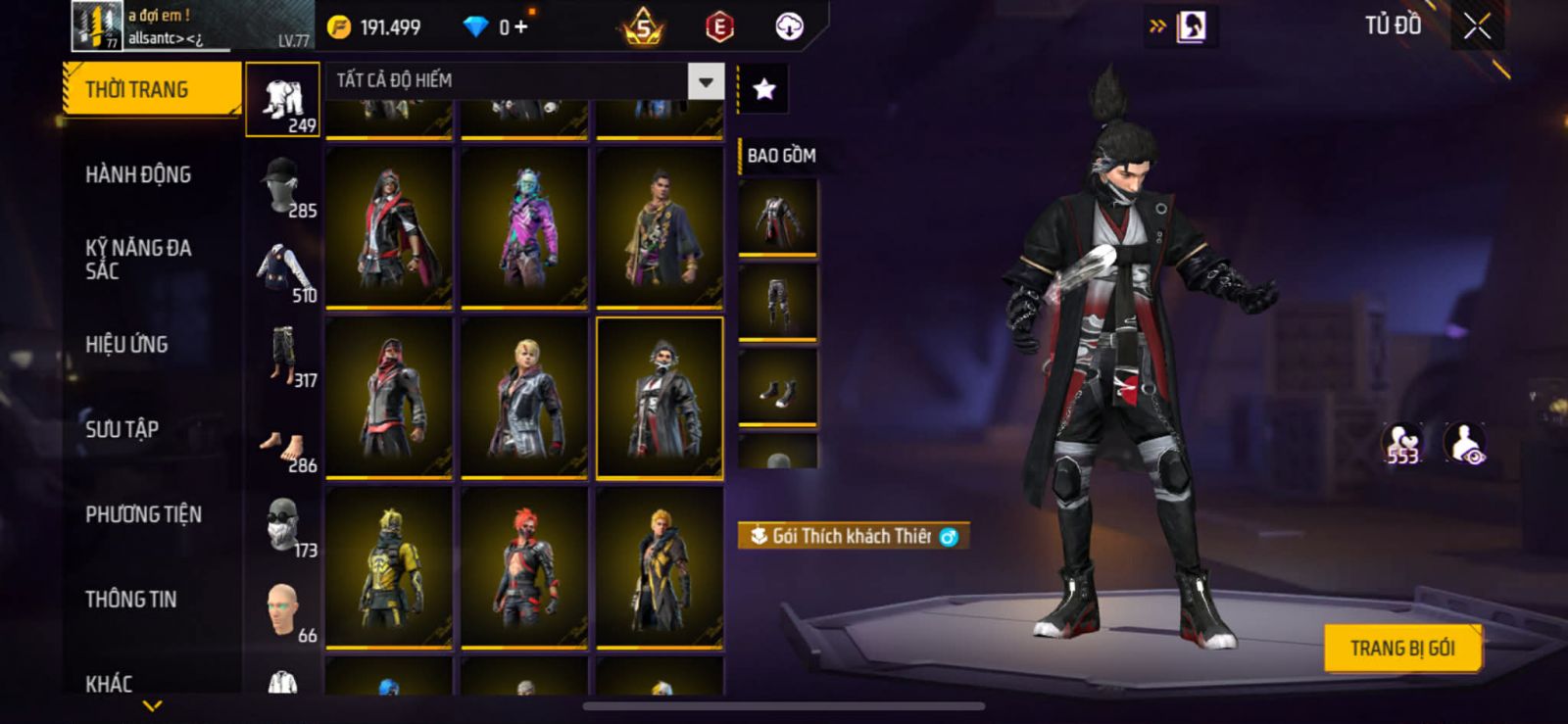Select the included pants piece thumbnail
The width and height of the screenshot is (1568, 724).
(x=777, y=301)
